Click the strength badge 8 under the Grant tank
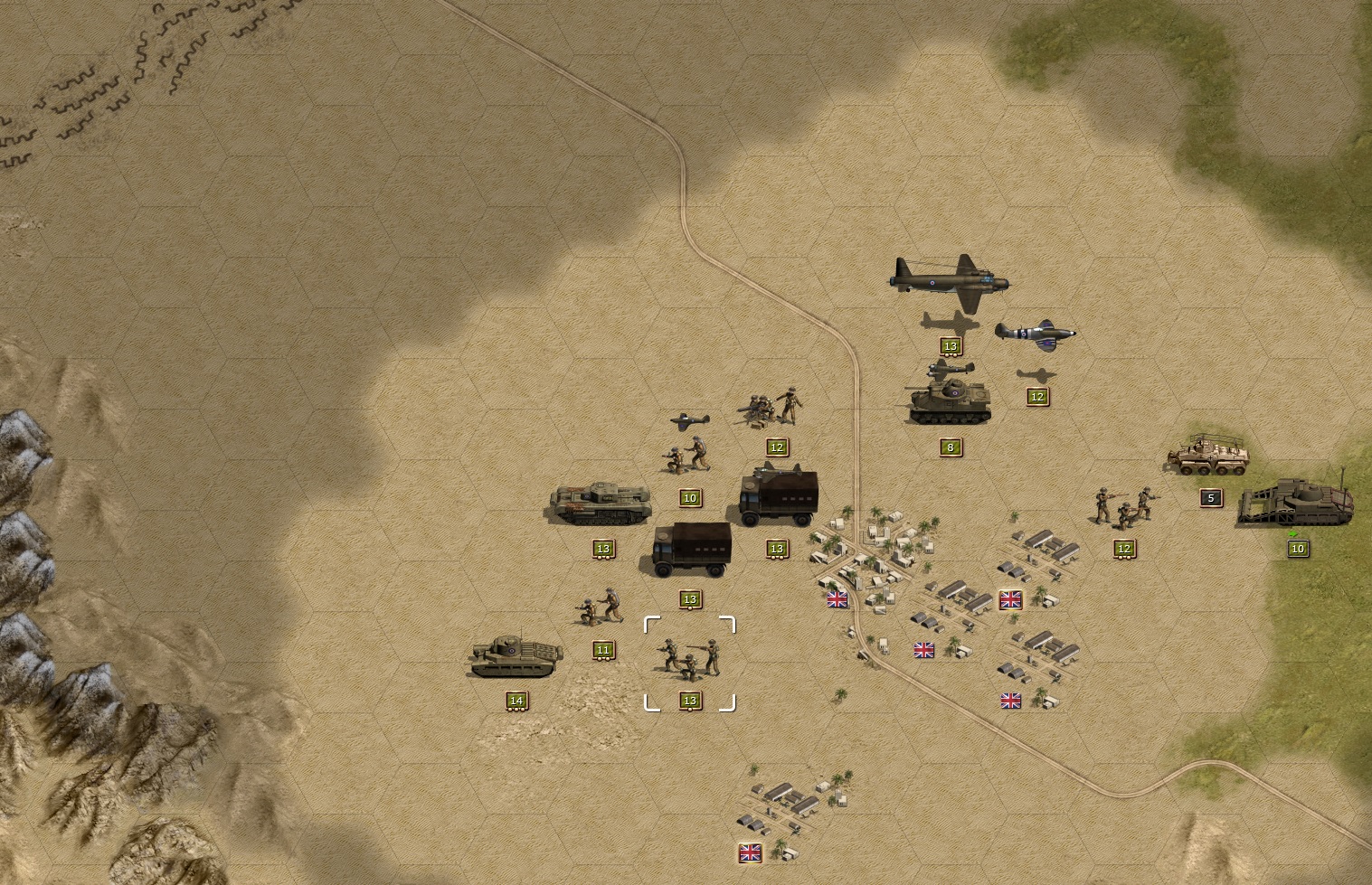 point(949,446)
